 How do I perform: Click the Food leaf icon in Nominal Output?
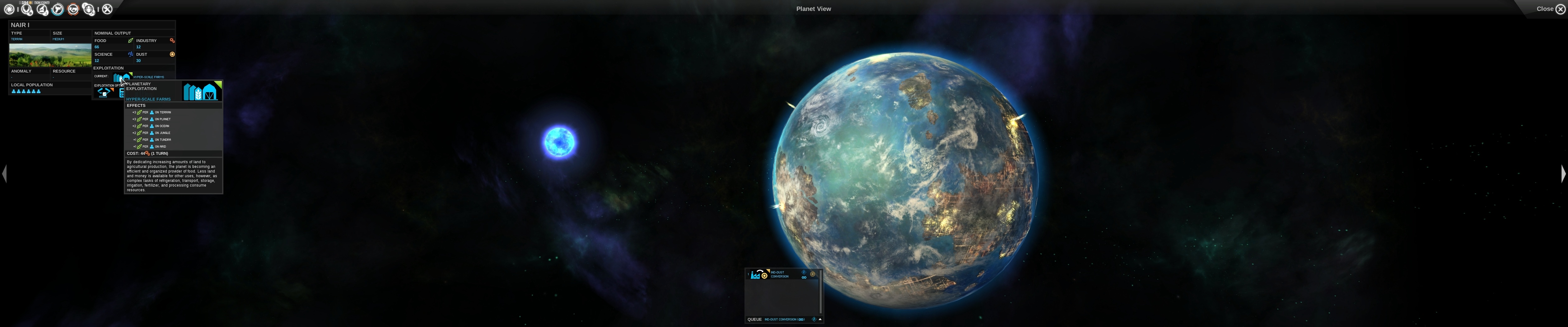[131, 40]
